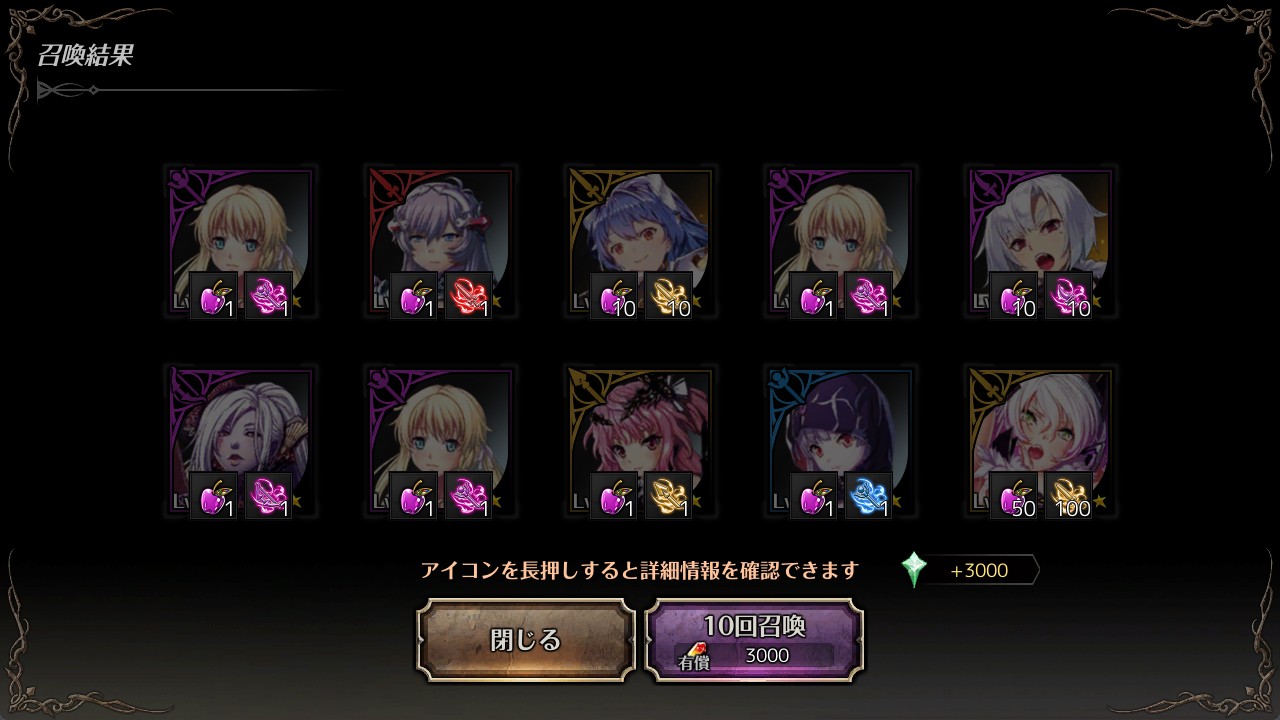1280x720 pixels.
Task: Close the summon results with 閉じる
Action: (x=526, y=640)
